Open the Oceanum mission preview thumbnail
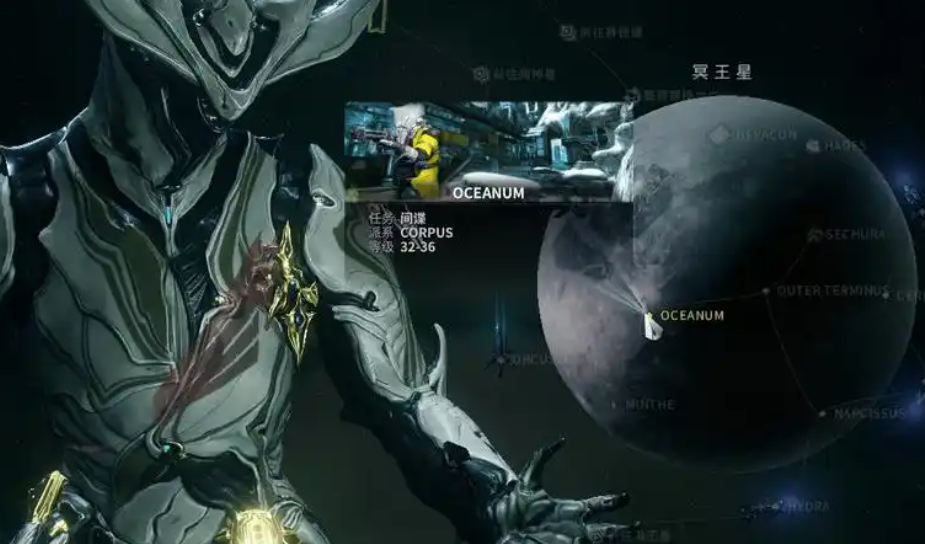 488,151
